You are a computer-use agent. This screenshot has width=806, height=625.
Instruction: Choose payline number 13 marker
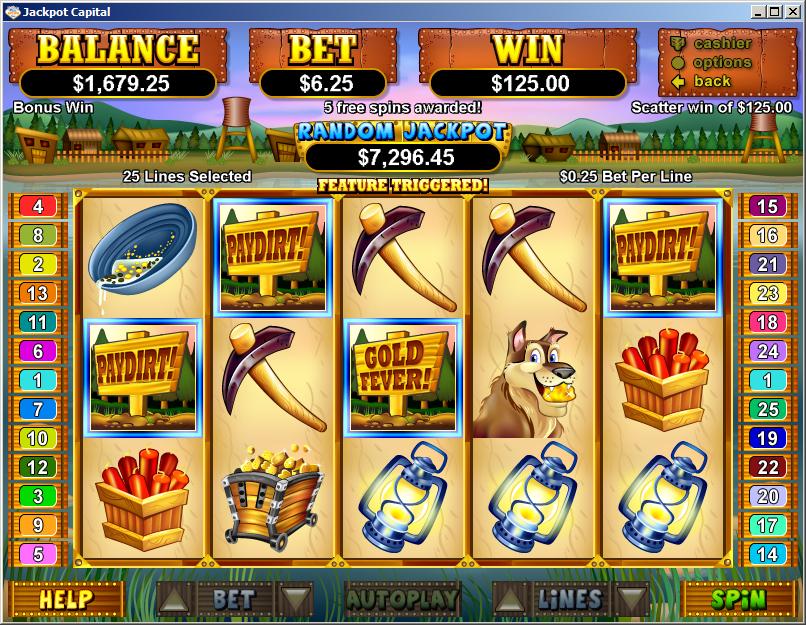(38, 294)
